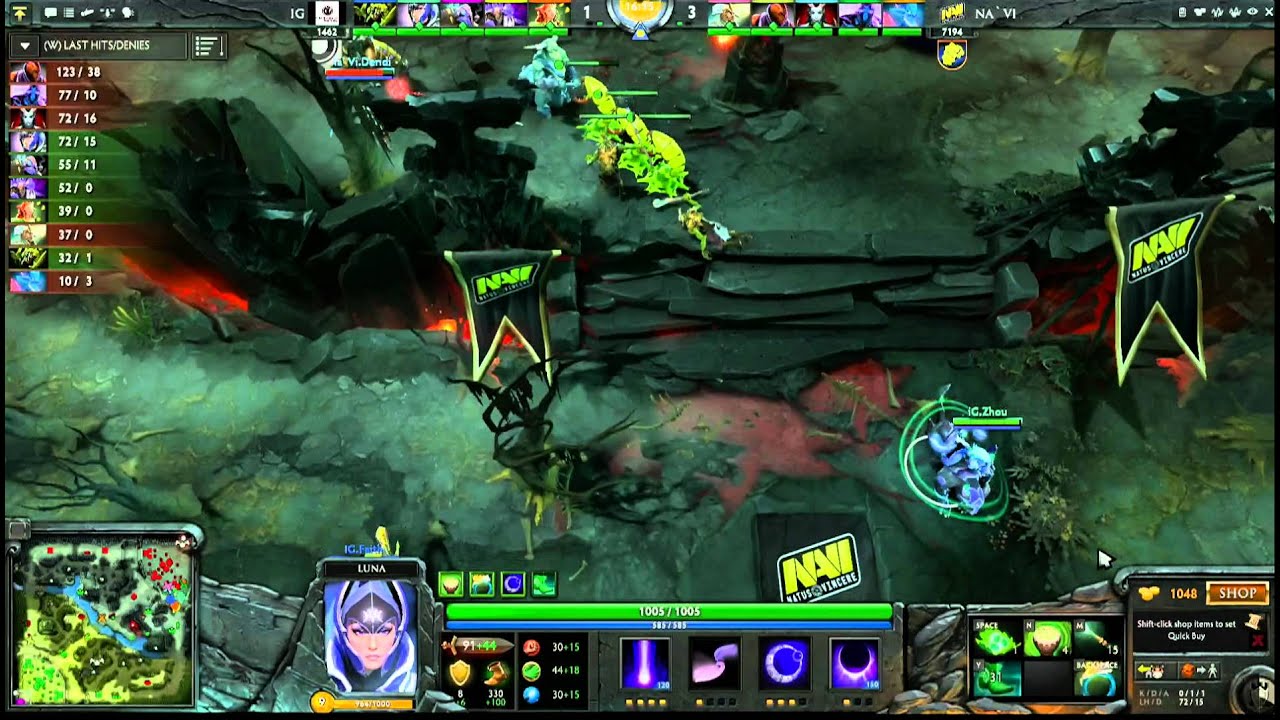Activate the Eclipse ultimate ability

pos(855,662)
